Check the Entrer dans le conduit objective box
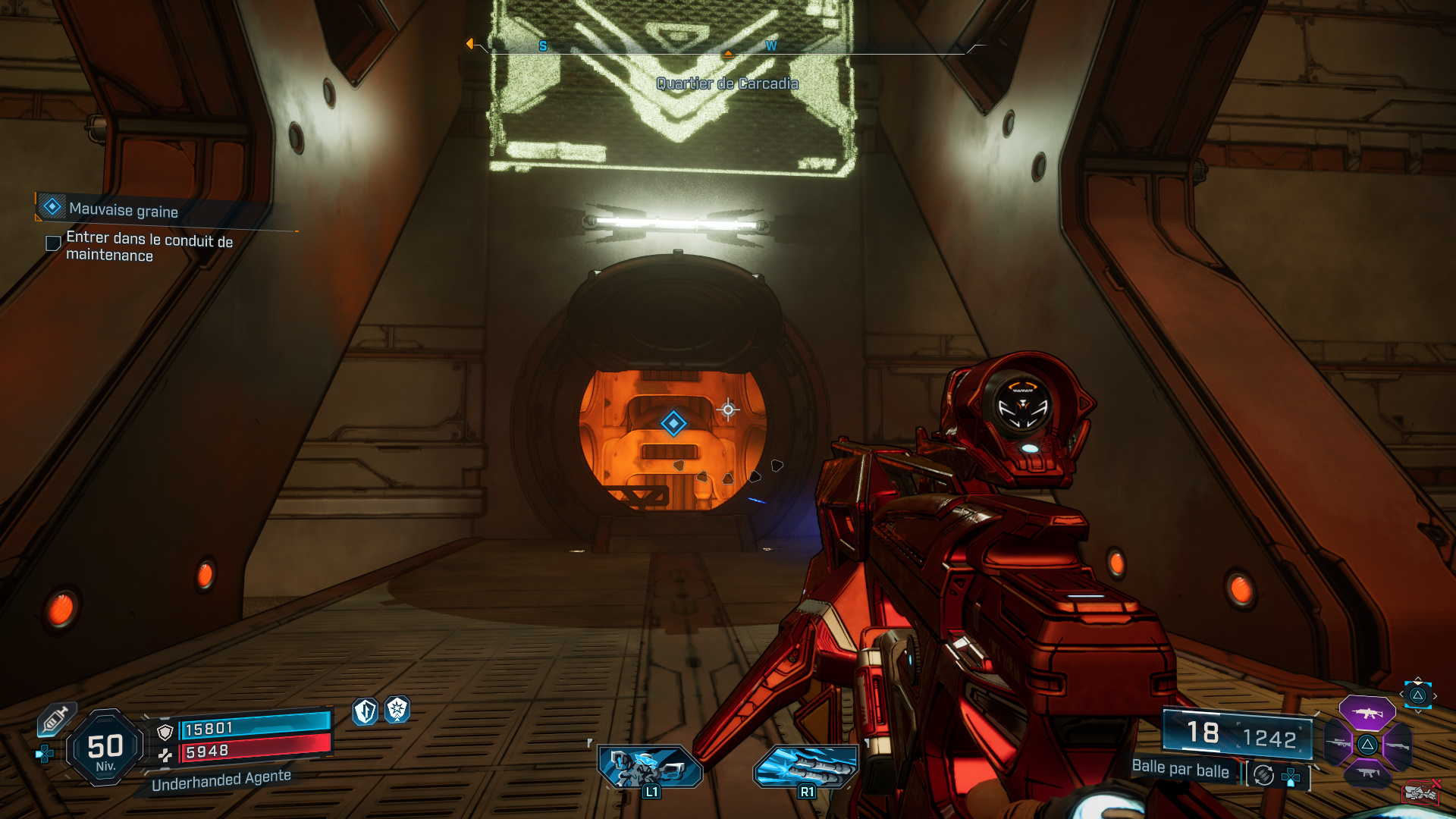The width and height of the screenshot is (1456, 819). click(52, 243)
